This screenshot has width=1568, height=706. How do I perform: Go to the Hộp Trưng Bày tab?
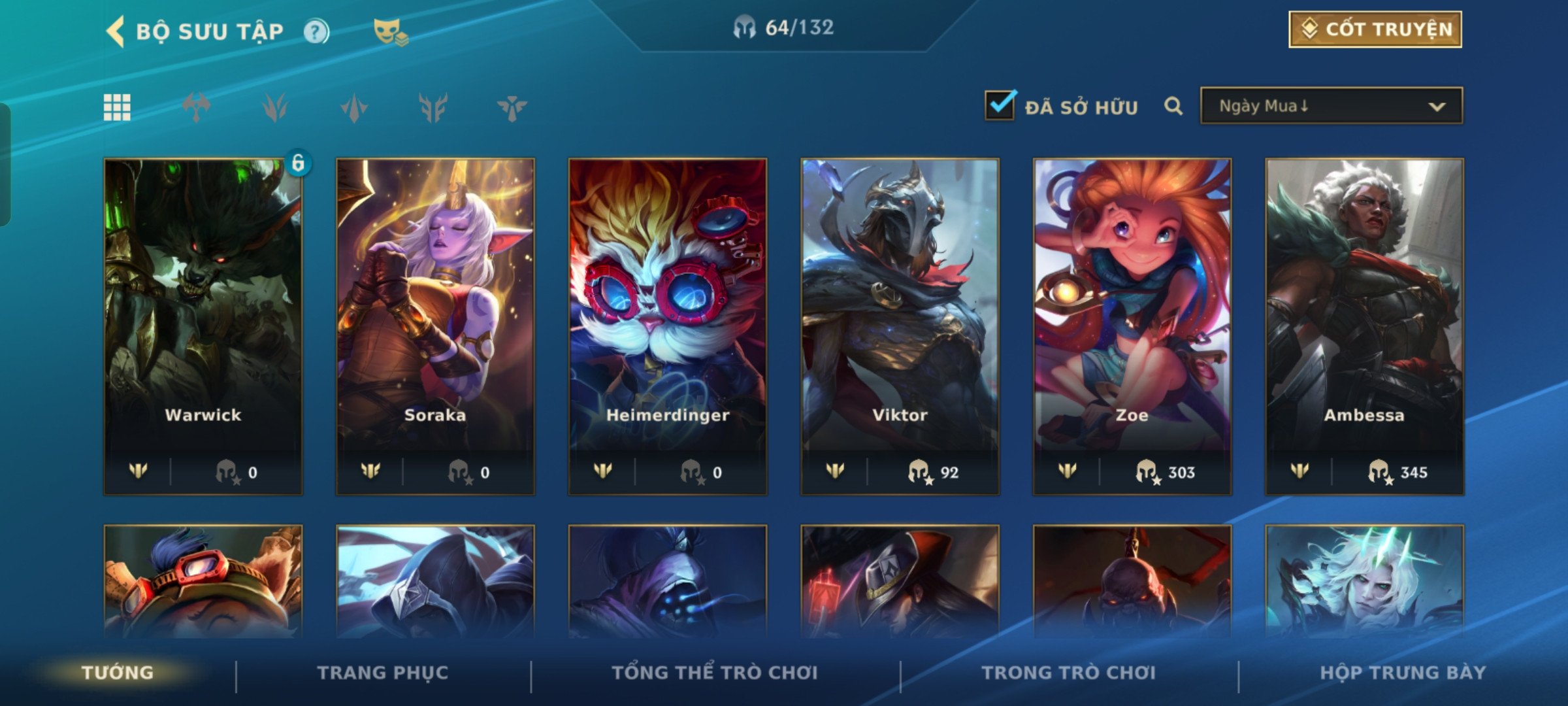[1403, 673]
